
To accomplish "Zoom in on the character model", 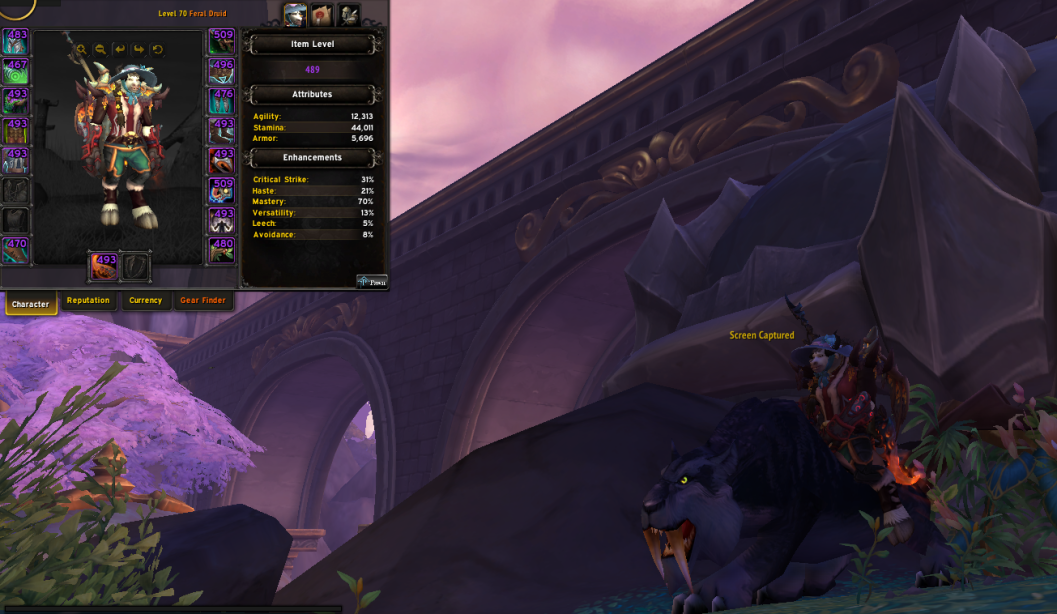I will point(81,49).
